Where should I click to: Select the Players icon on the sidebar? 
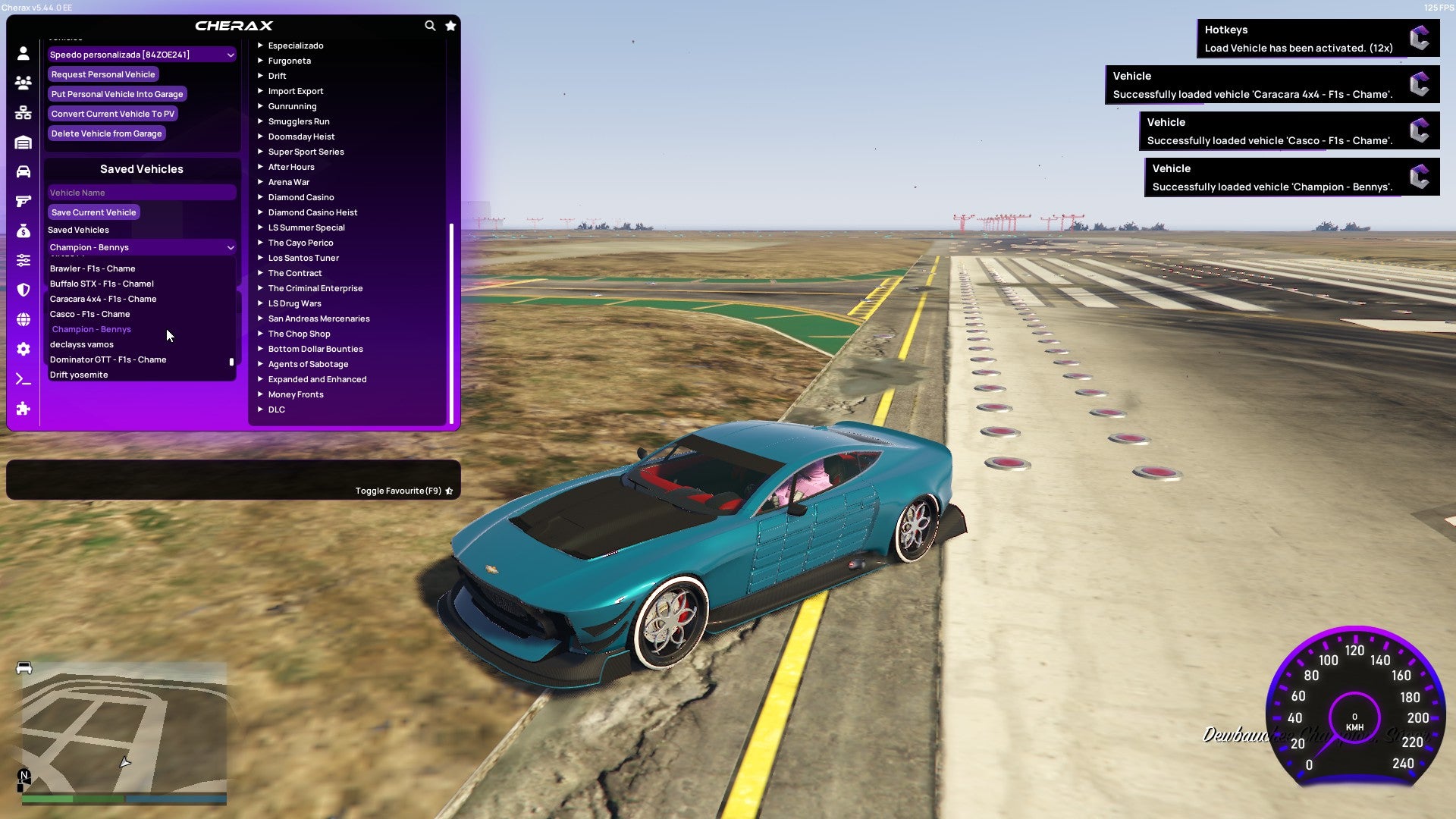[23, 83]
